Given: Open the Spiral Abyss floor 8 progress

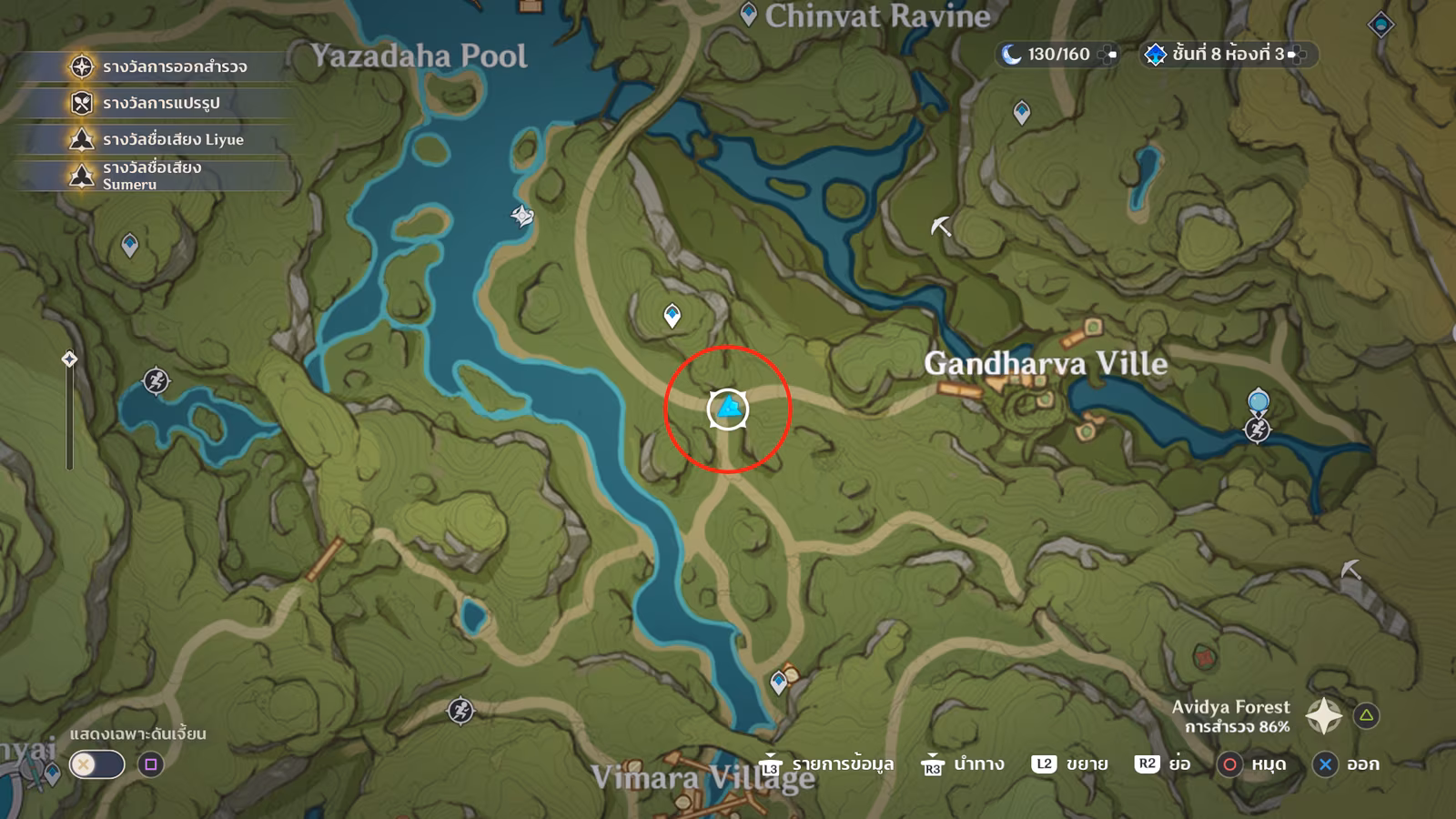Looking at the screenshot, I should click(x=1225, y=55).
